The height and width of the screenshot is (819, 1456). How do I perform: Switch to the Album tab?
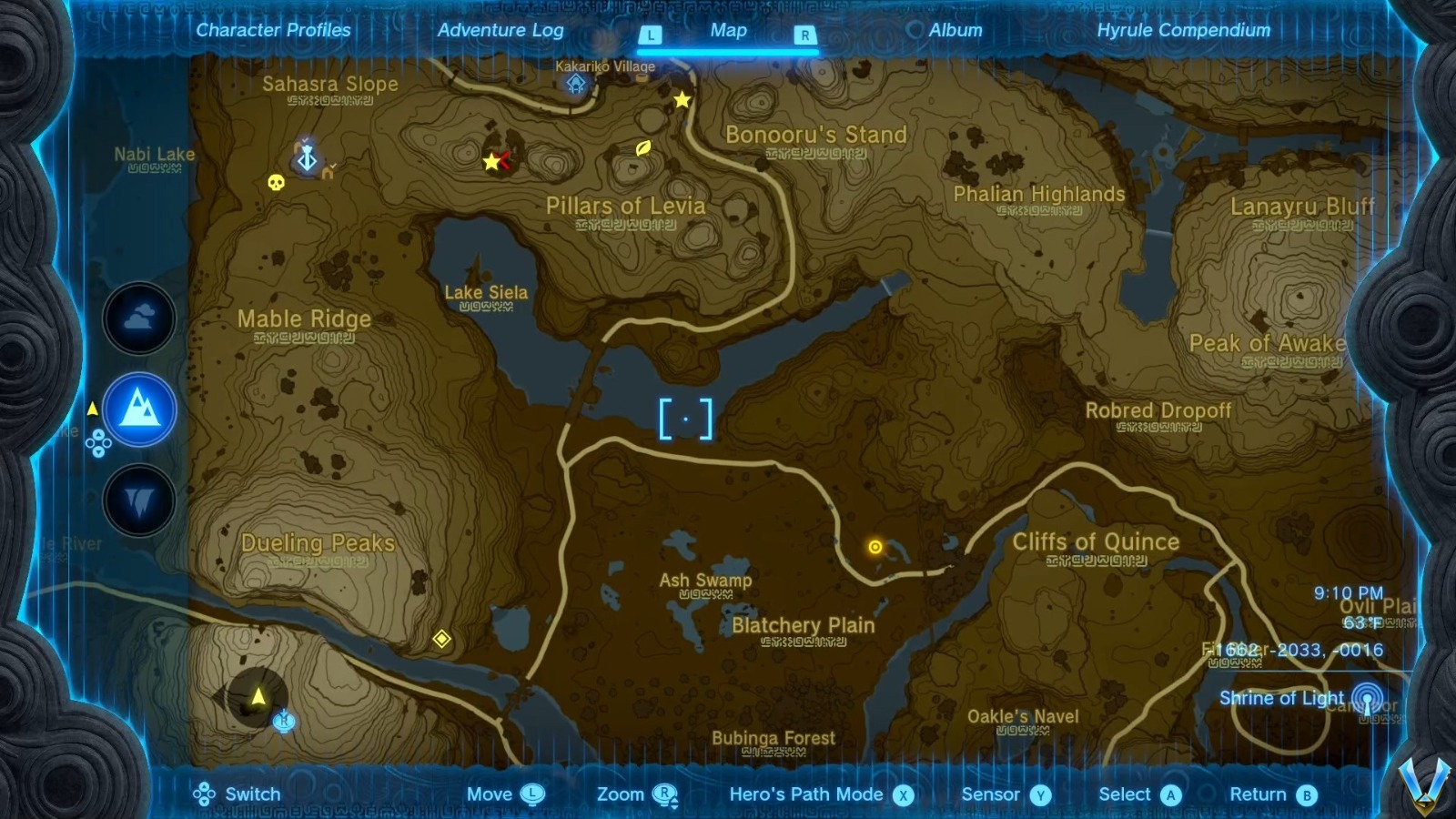(954, 30)
